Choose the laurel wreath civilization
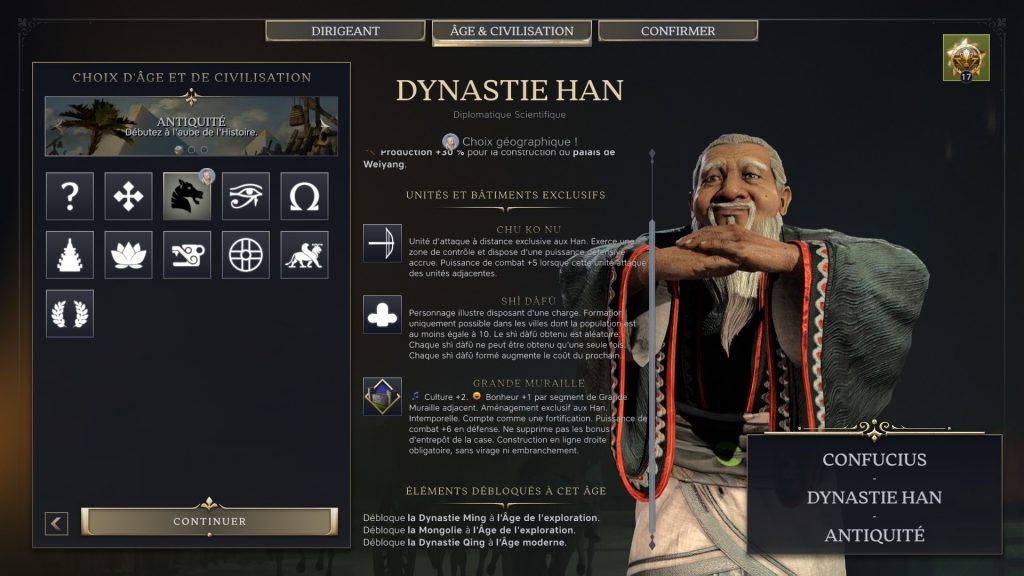The image size is (1024, 576). [x=70, y=313]
